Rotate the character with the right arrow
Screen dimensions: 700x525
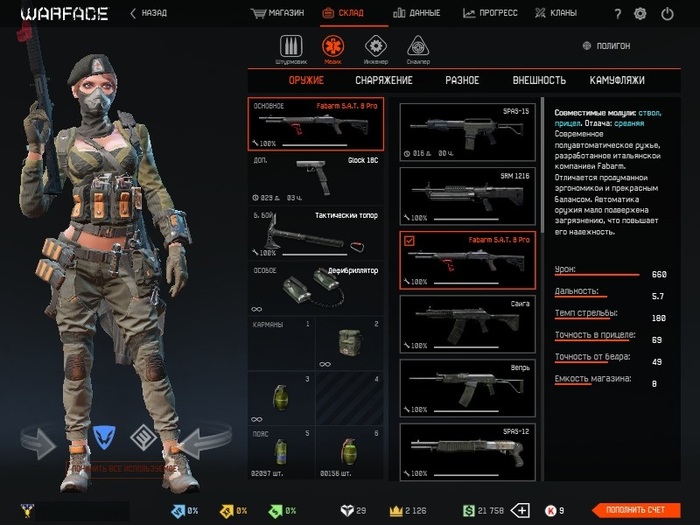(203, 440)
